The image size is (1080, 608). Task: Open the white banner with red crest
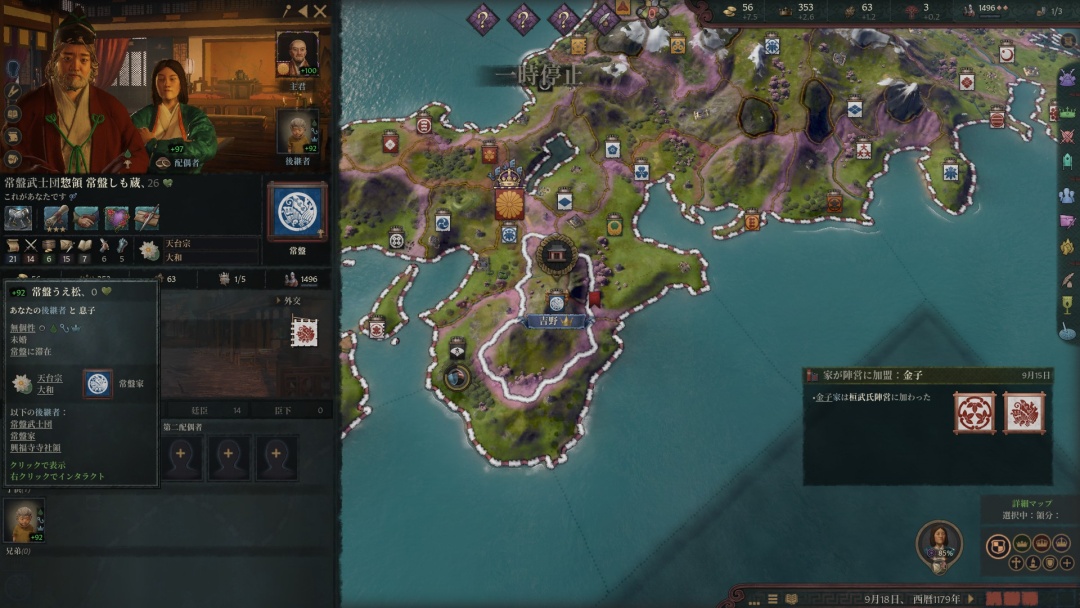pos(304,331)
